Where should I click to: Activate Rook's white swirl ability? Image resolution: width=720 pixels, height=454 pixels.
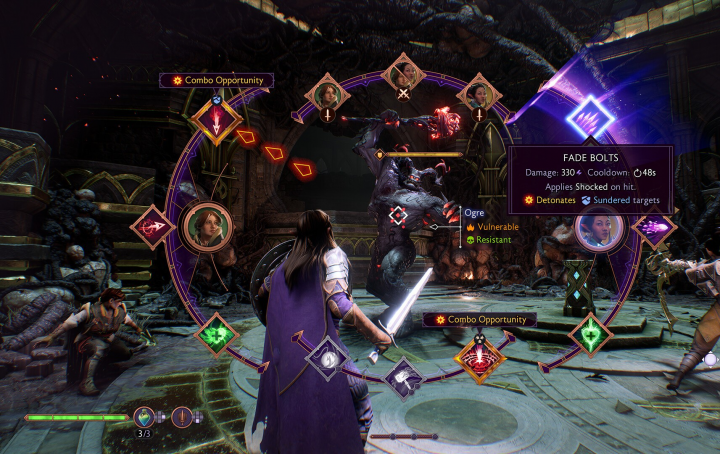pyautogui.click(x=327, y=357)
